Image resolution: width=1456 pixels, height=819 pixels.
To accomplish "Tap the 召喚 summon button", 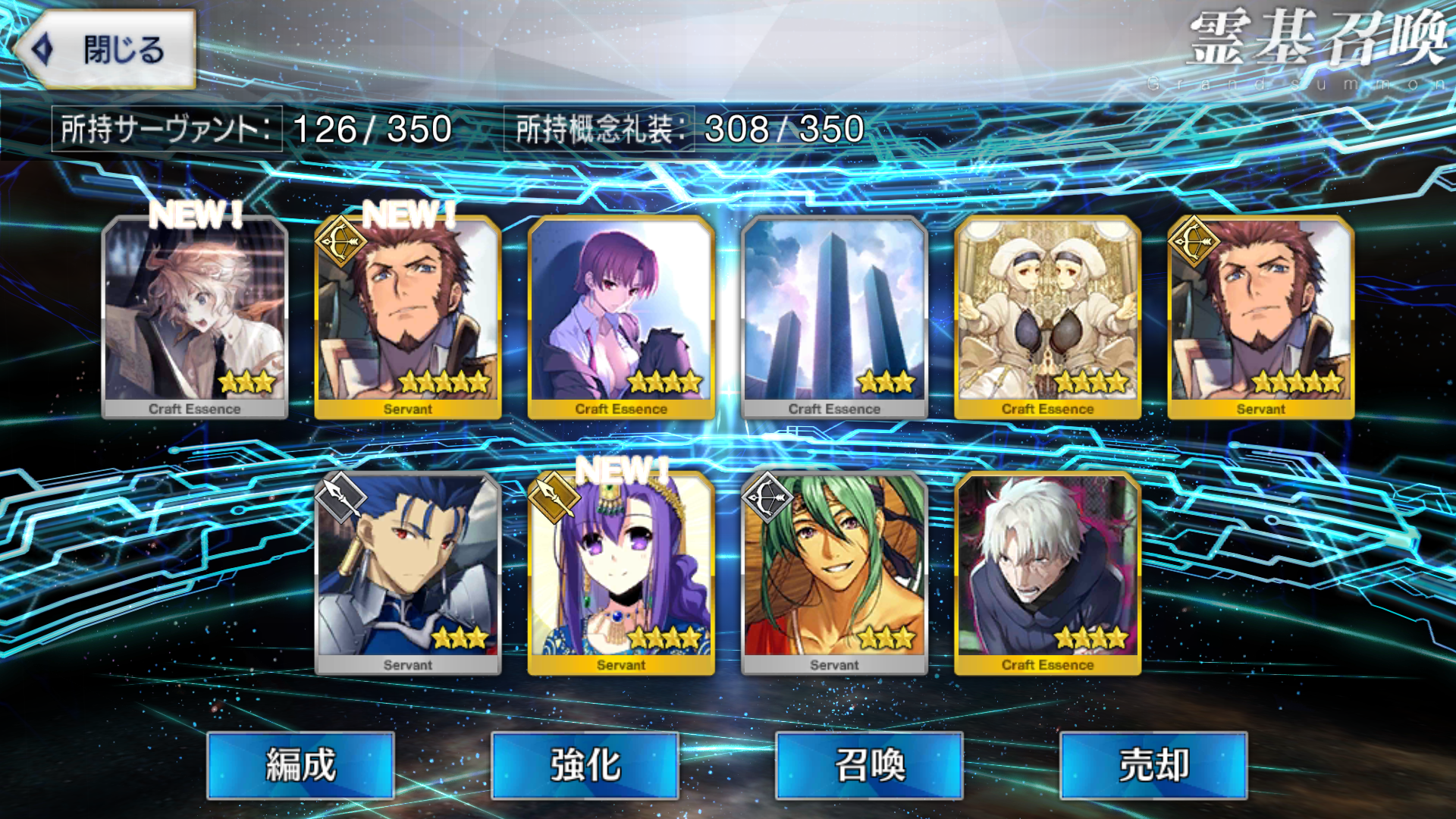I will [x=869, y=764].
